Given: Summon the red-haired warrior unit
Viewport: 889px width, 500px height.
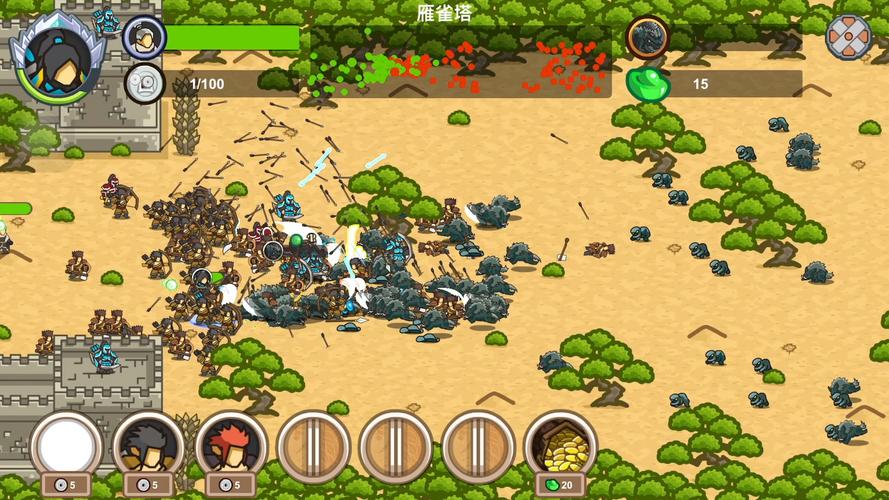Looking at the screenshot, I should coord(231,446).
